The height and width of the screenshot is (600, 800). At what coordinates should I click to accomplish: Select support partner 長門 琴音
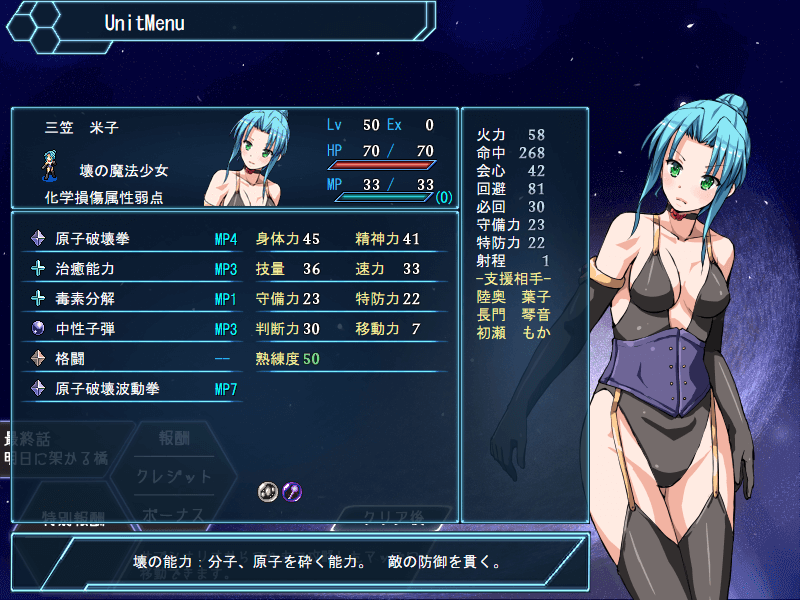tap(514, 314)
